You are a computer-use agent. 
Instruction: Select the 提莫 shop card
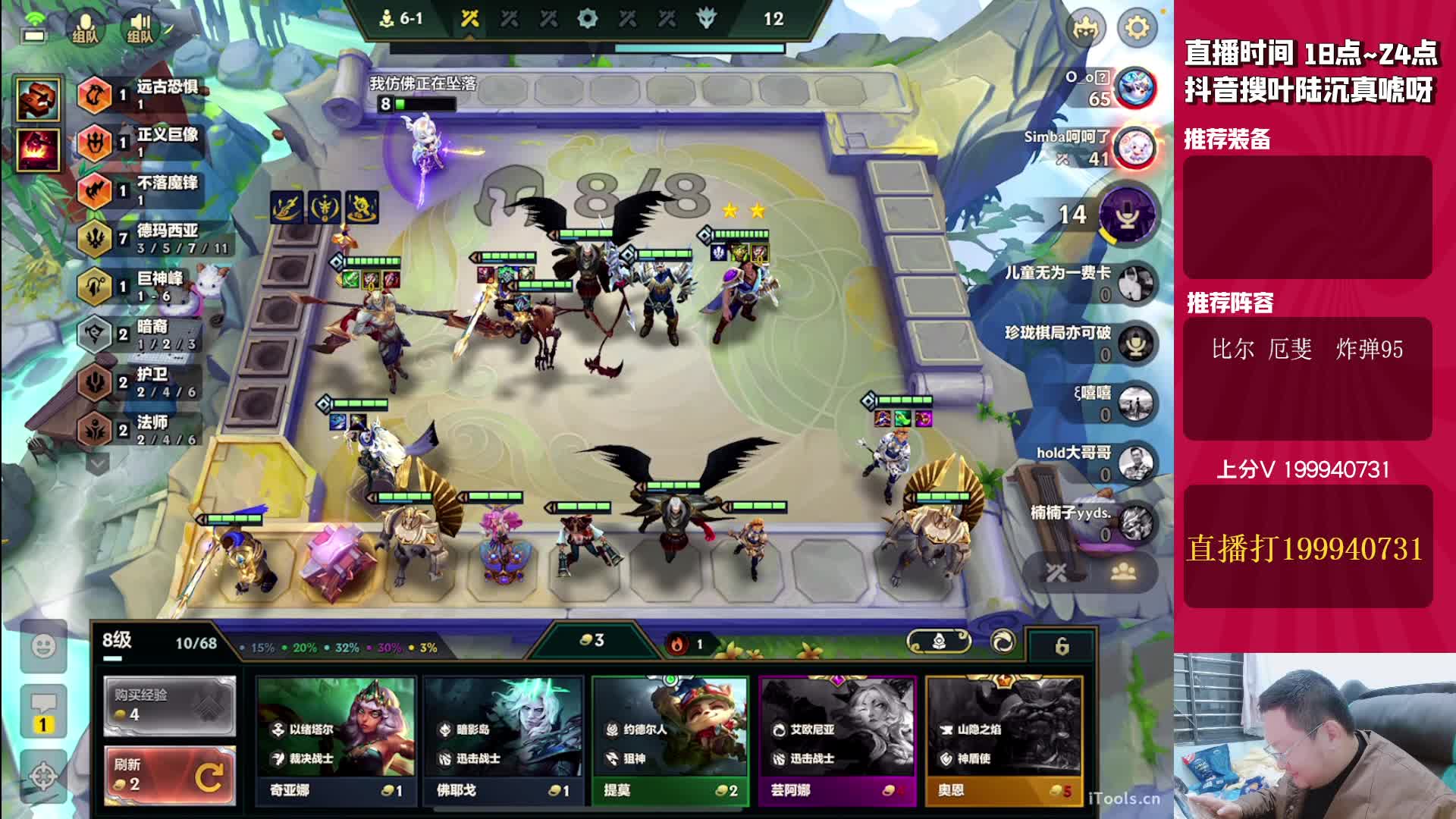[670, 737]
